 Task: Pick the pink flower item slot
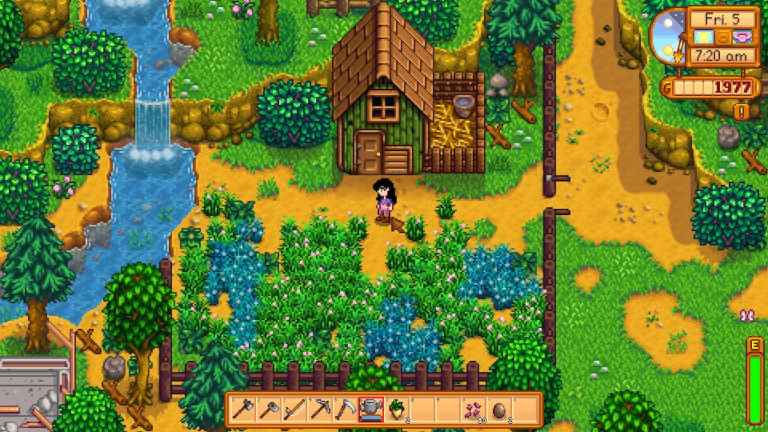click(472, 409)
